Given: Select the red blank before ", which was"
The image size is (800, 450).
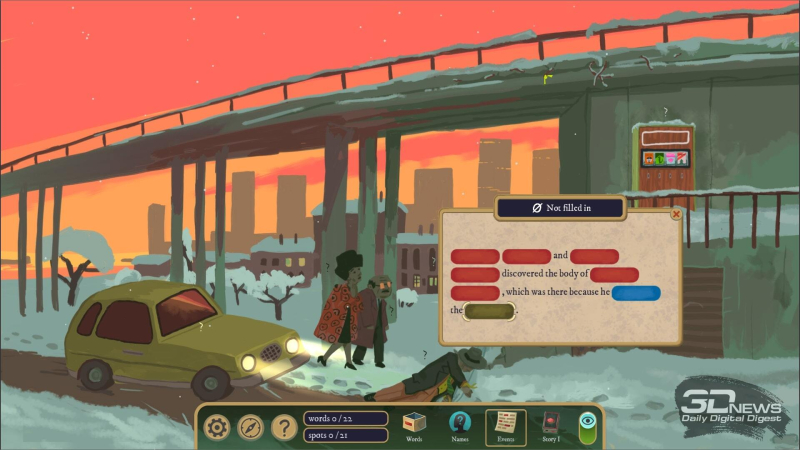Looking at the screenshot, I should tap(474, 293).
